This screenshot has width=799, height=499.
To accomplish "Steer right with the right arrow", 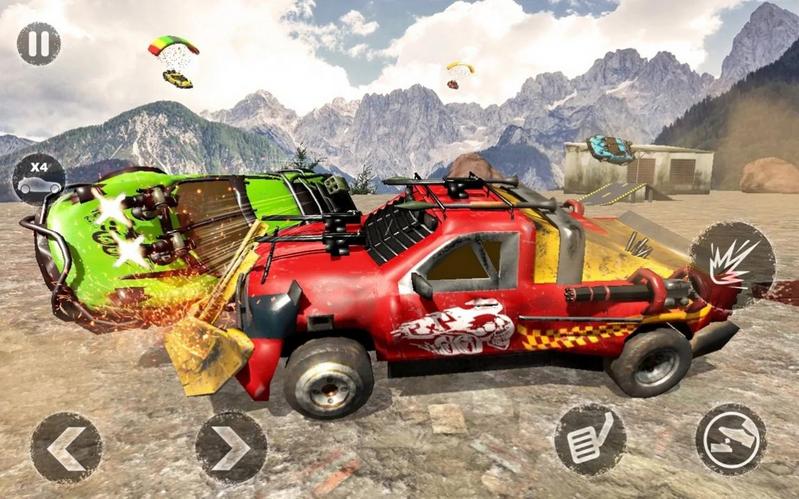I will tap(230, 447).
